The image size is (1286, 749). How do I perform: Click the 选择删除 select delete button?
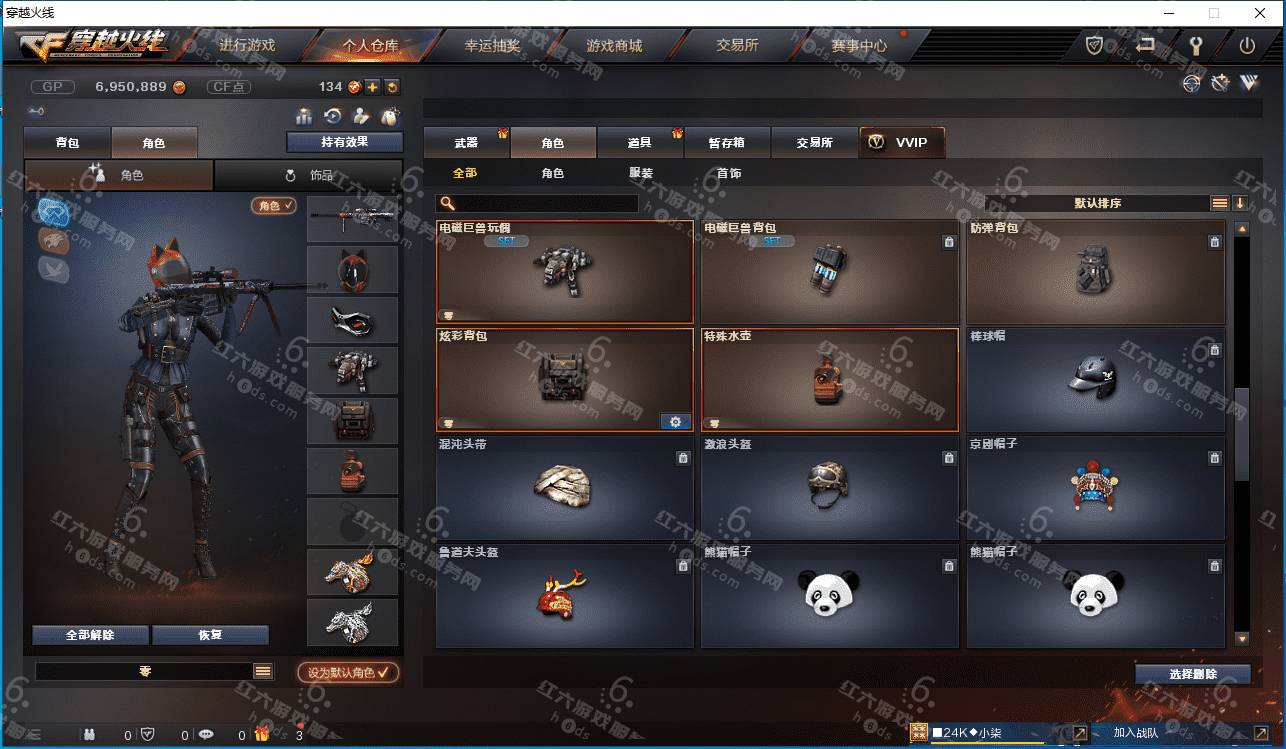1192,674
